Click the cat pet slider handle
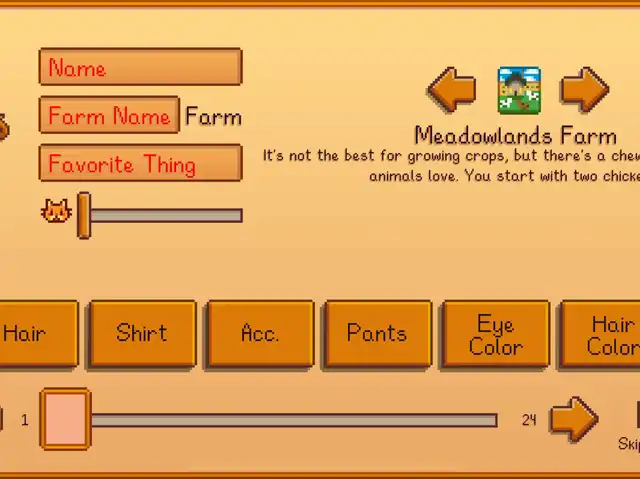 click(x=84, y=214)
